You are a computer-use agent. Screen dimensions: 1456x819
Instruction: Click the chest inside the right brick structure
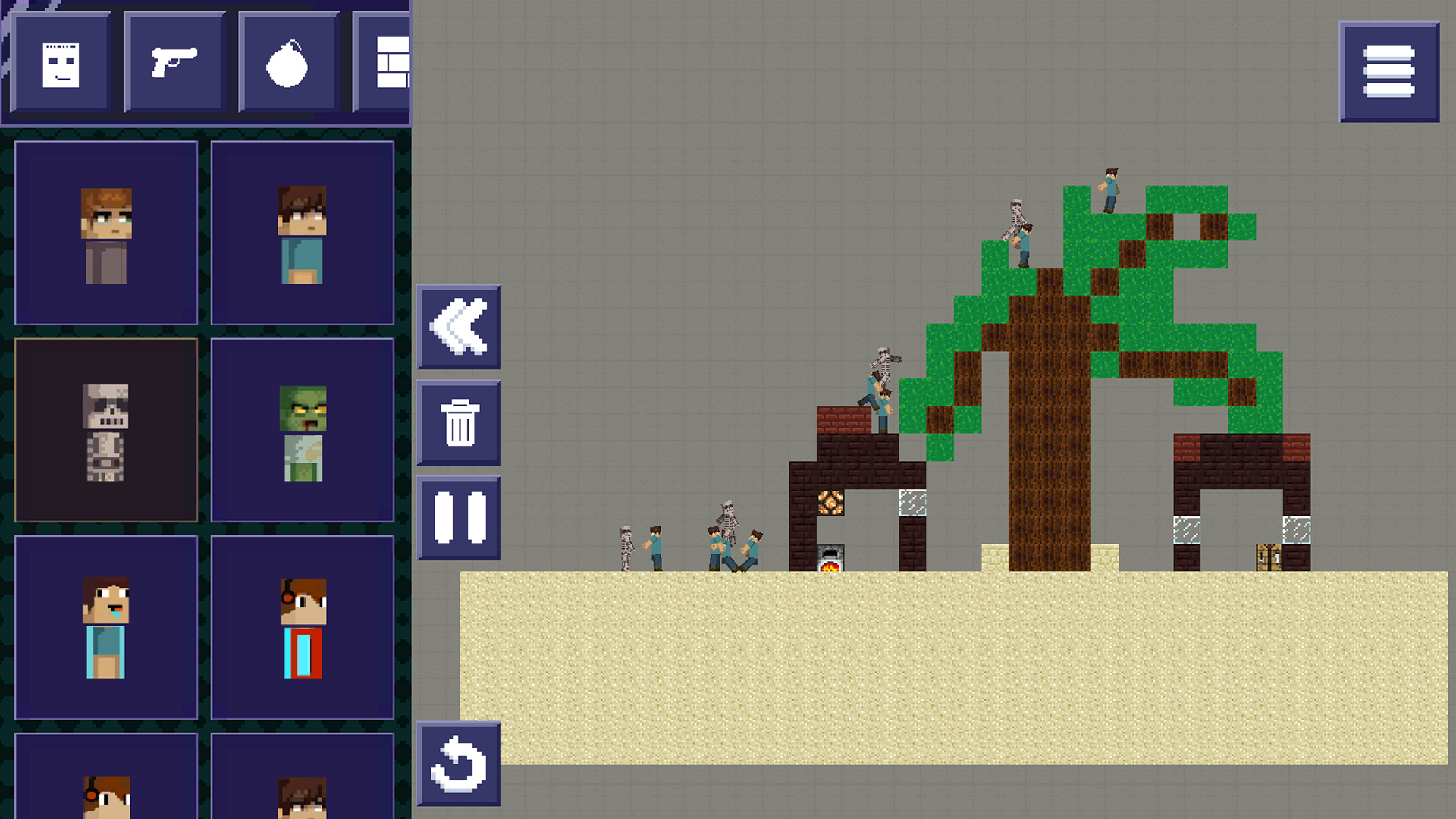coord(1269,559)
